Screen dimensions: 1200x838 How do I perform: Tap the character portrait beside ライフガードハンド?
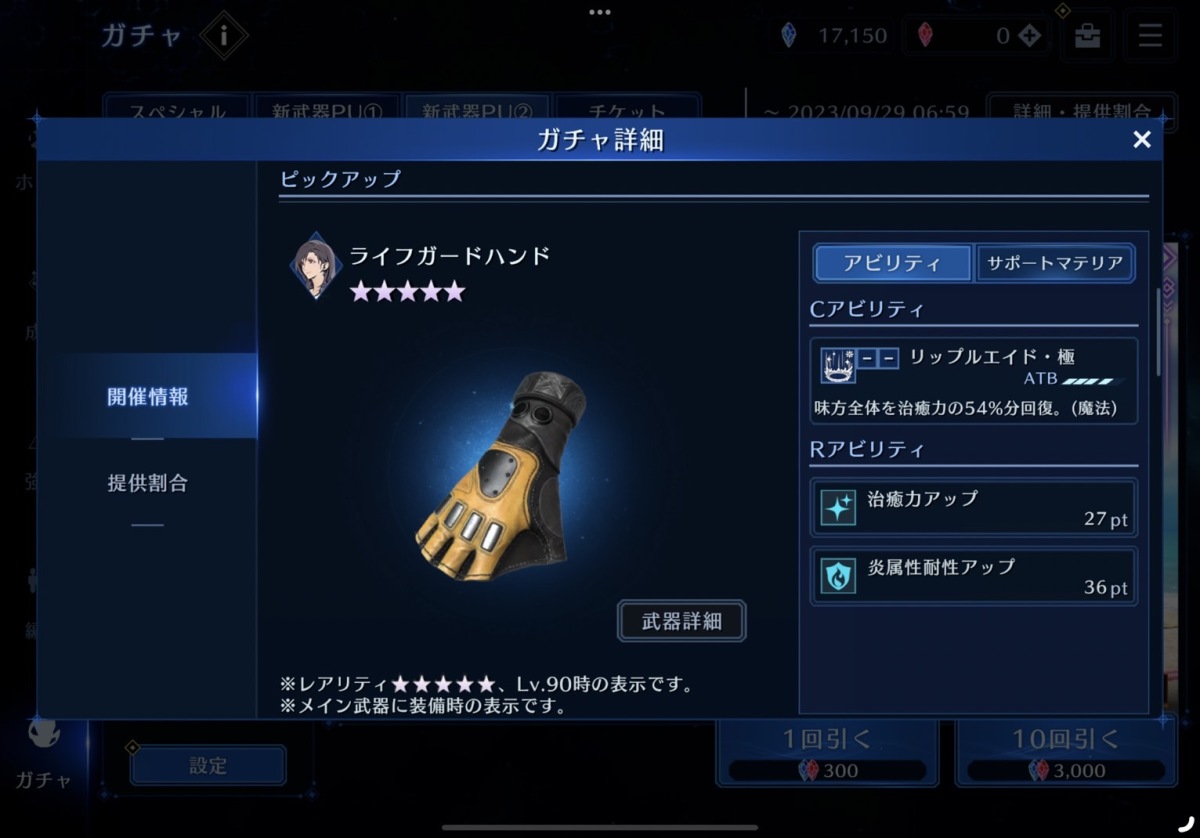(x=315, y=268)
